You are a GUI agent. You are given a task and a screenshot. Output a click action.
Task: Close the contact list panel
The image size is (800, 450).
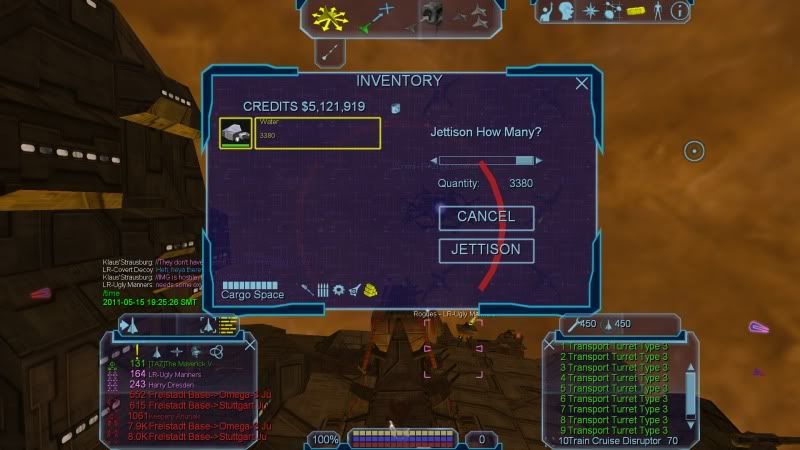pos(249,345)
